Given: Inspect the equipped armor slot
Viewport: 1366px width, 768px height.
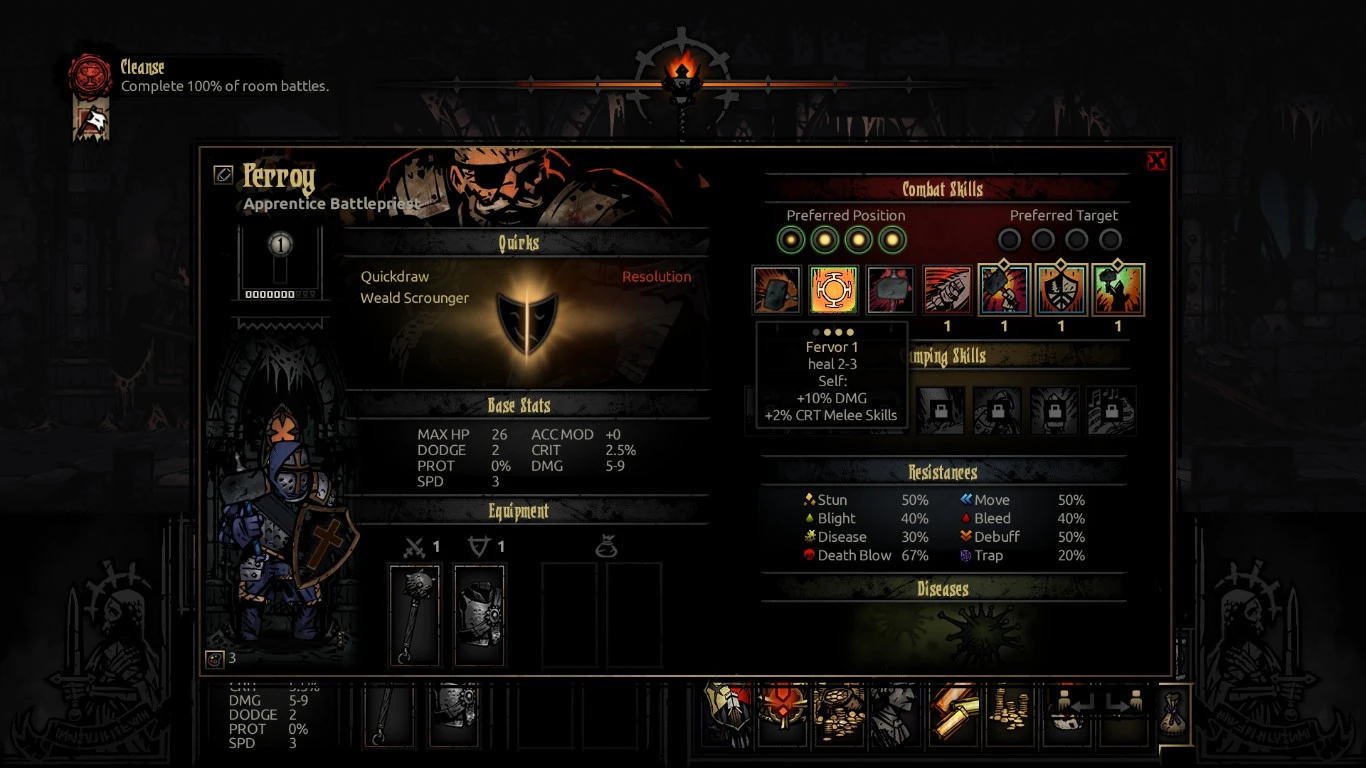Looking at the screenshot, I should pyautogui.click(x=480, y=614).
